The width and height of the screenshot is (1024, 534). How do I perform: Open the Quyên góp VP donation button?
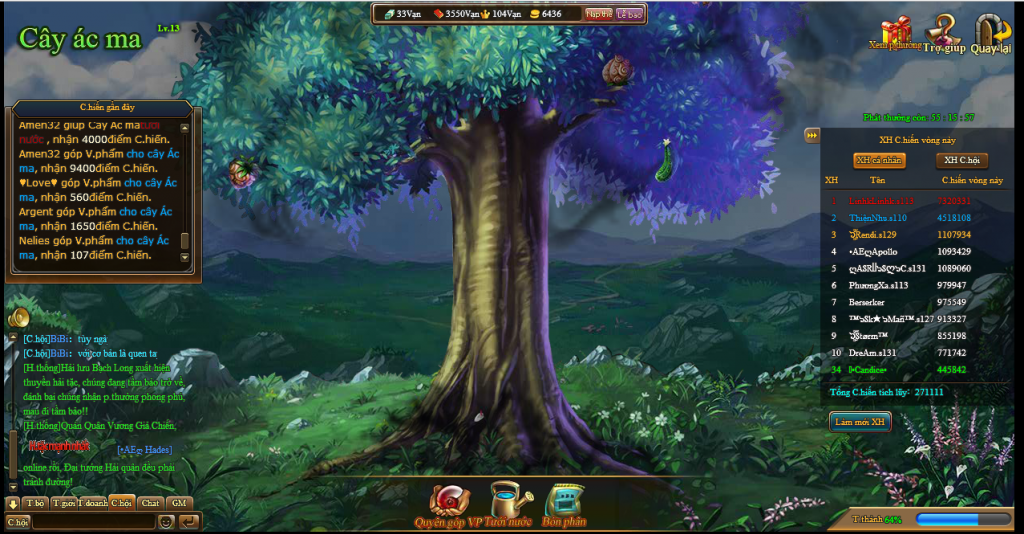(447, 503)
